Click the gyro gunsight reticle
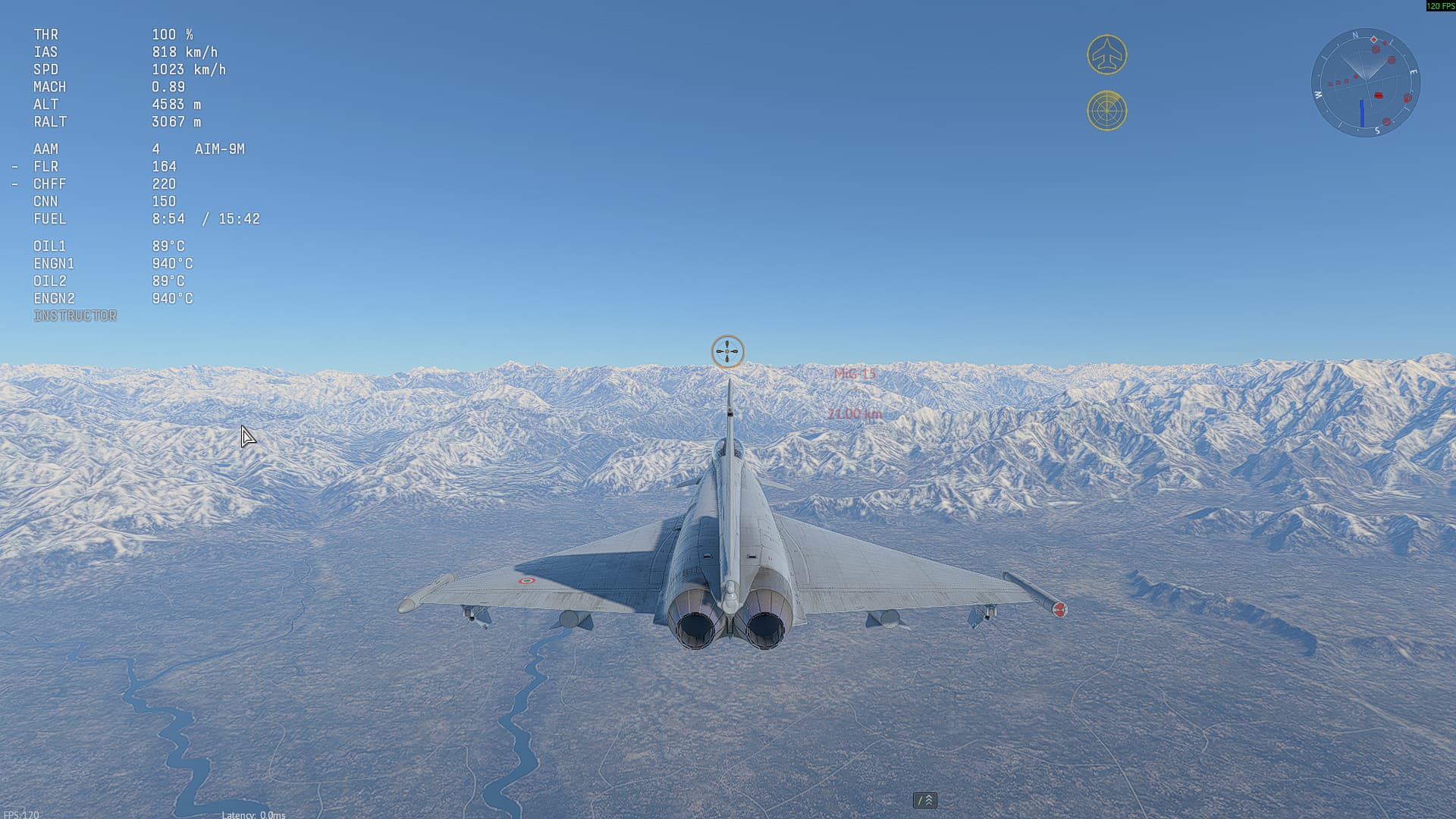Viewport: 1456px width, 819px height. 726,350
